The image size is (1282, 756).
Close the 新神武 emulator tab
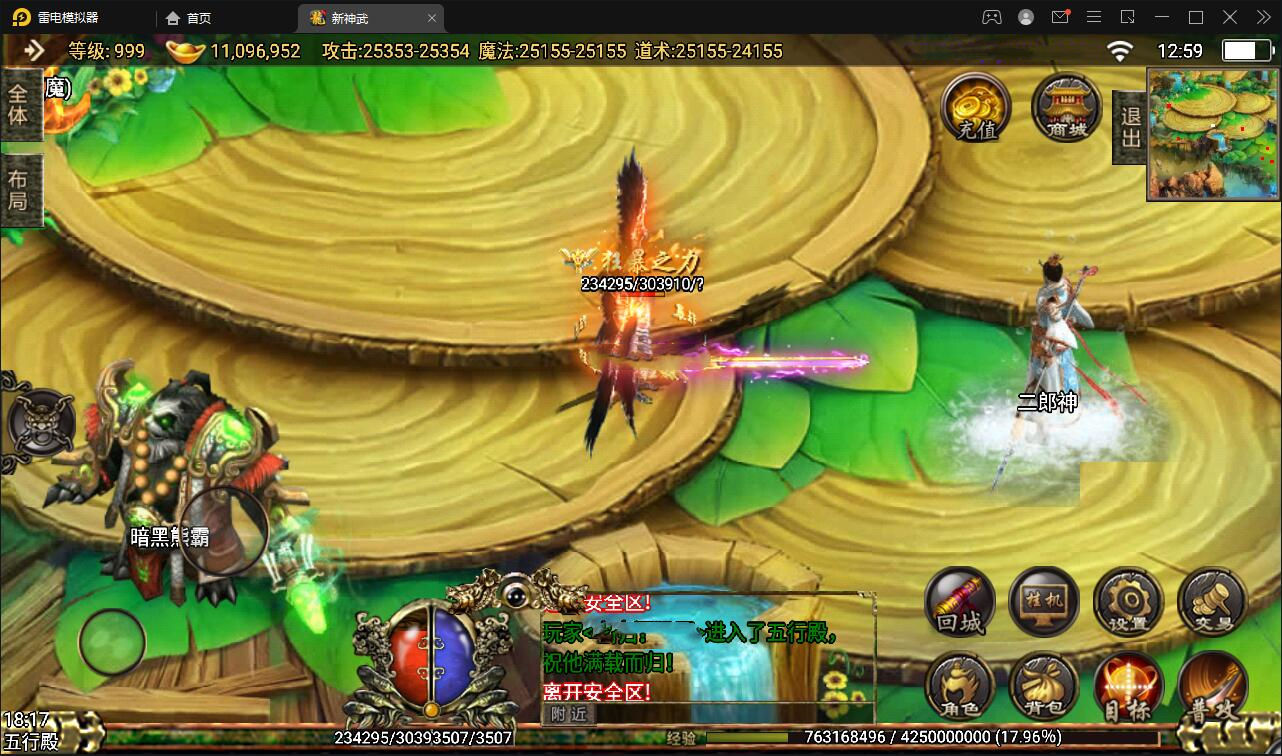[x=431, y=17]
